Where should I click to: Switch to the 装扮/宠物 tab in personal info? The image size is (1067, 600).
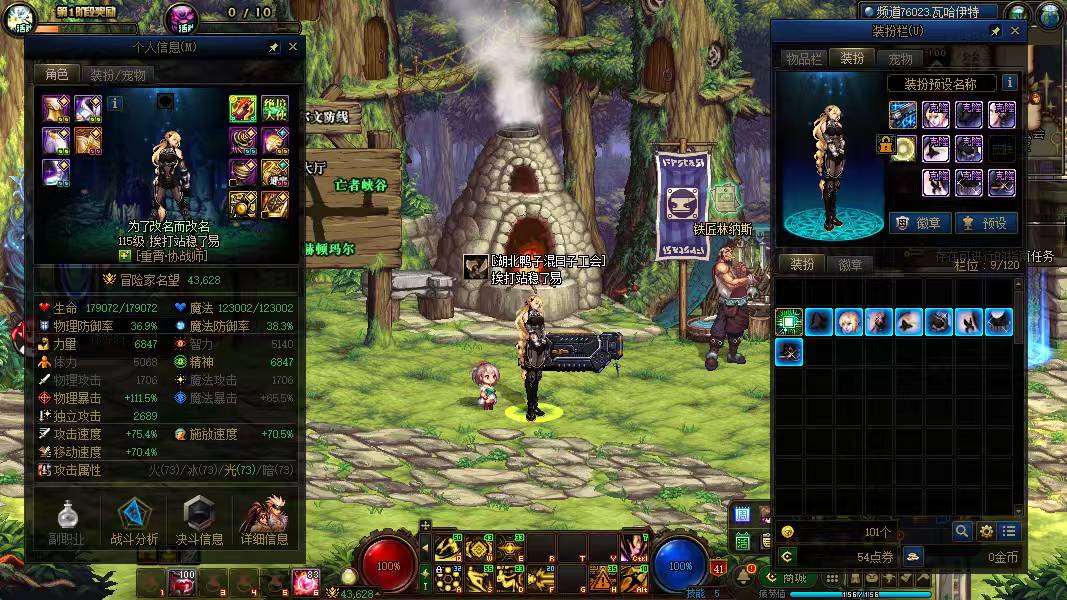(117, 75)
